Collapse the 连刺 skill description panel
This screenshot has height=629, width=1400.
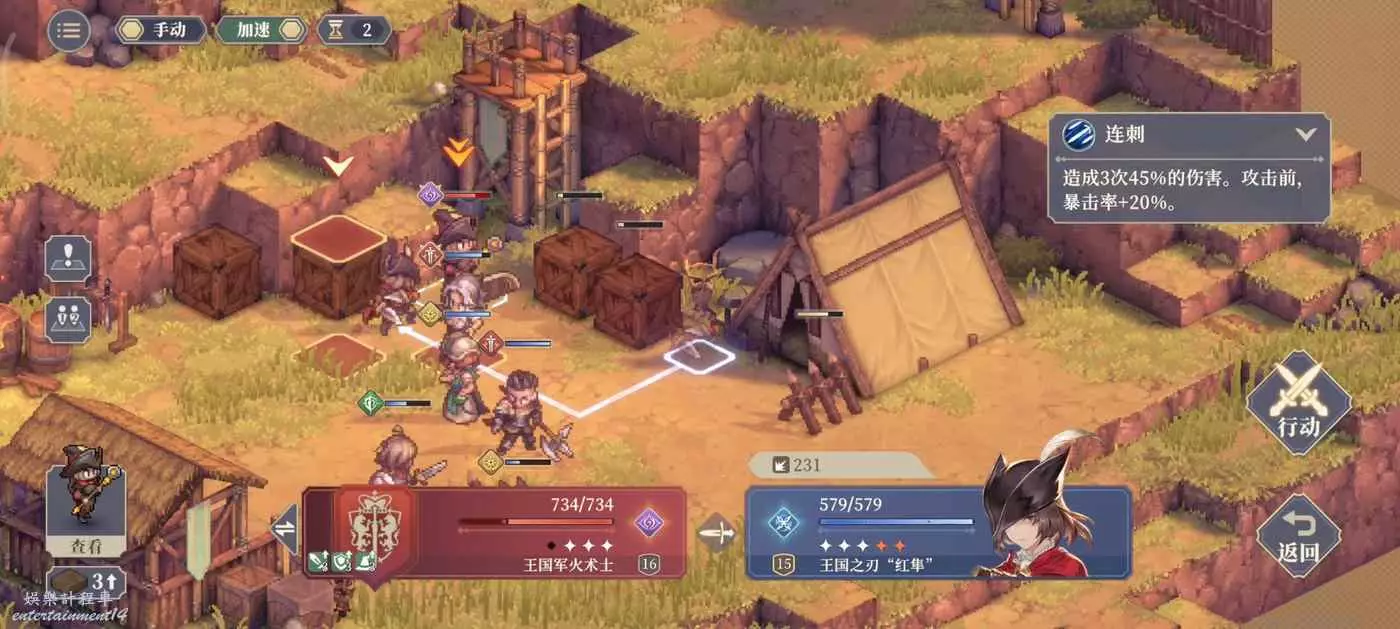click(x=1305, y=134)
